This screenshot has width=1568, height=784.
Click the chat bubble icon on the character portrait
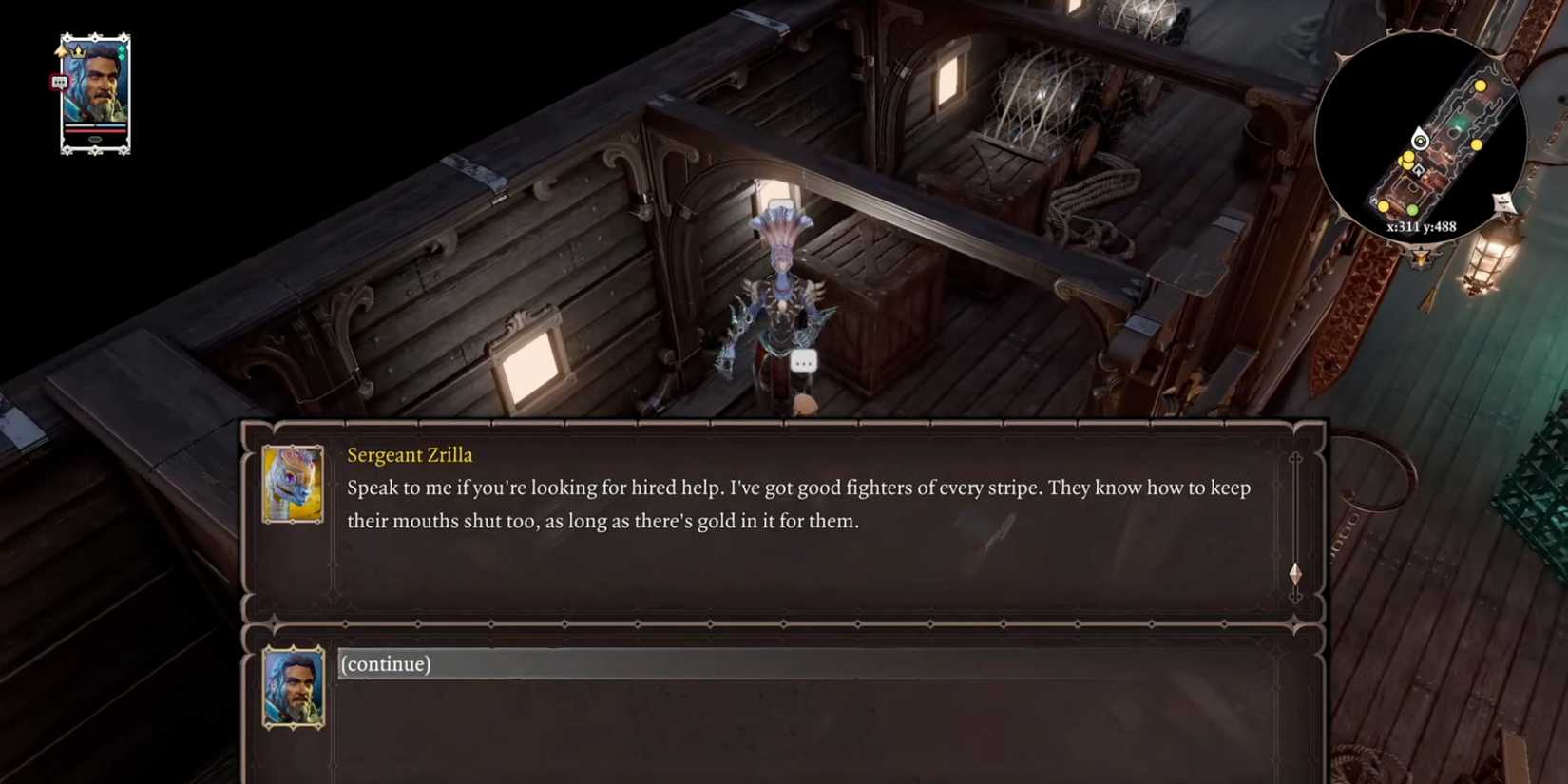(60, 82)
